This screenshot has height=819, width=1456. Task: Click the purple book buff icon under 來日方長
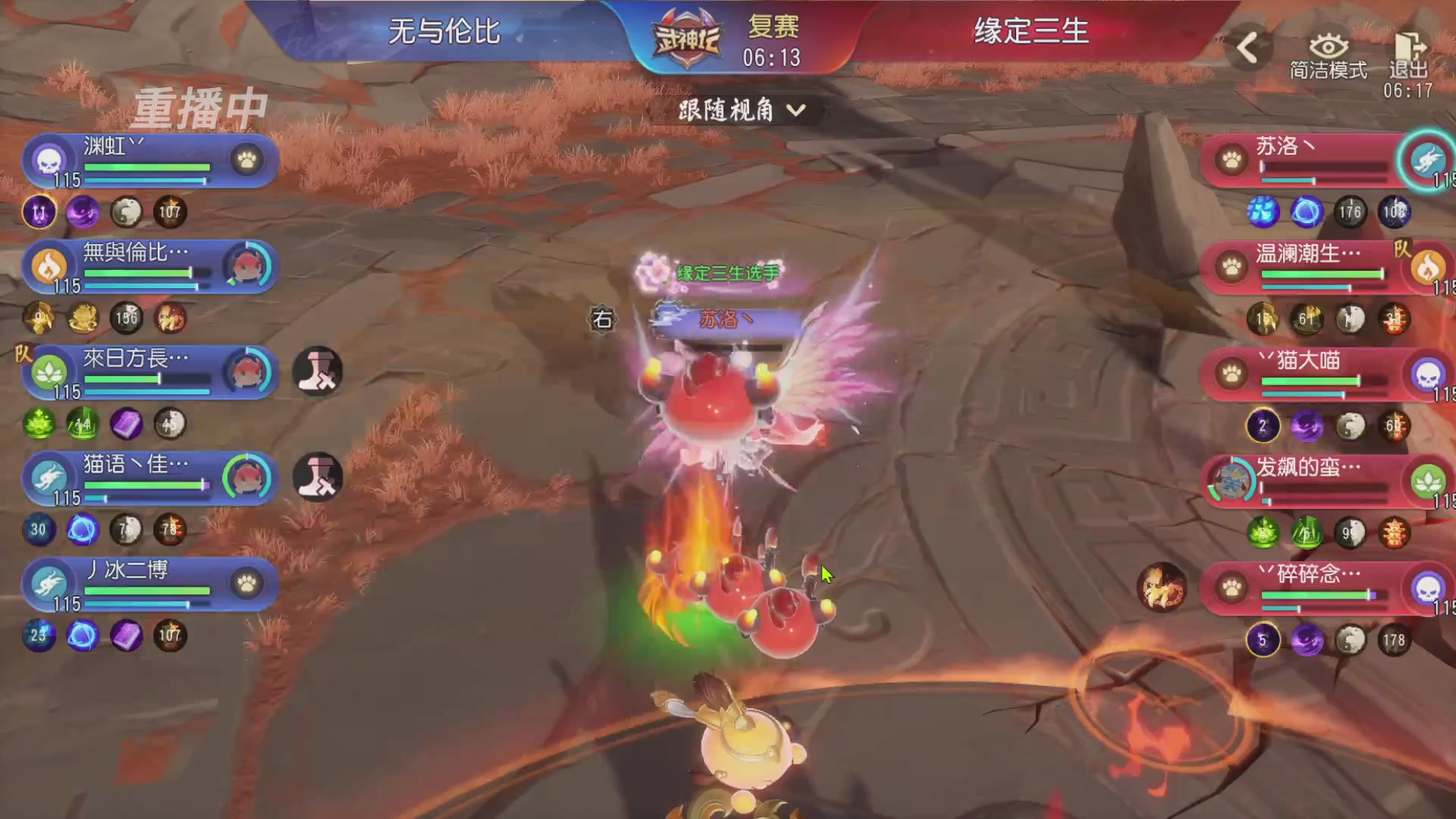coord(126,425)
